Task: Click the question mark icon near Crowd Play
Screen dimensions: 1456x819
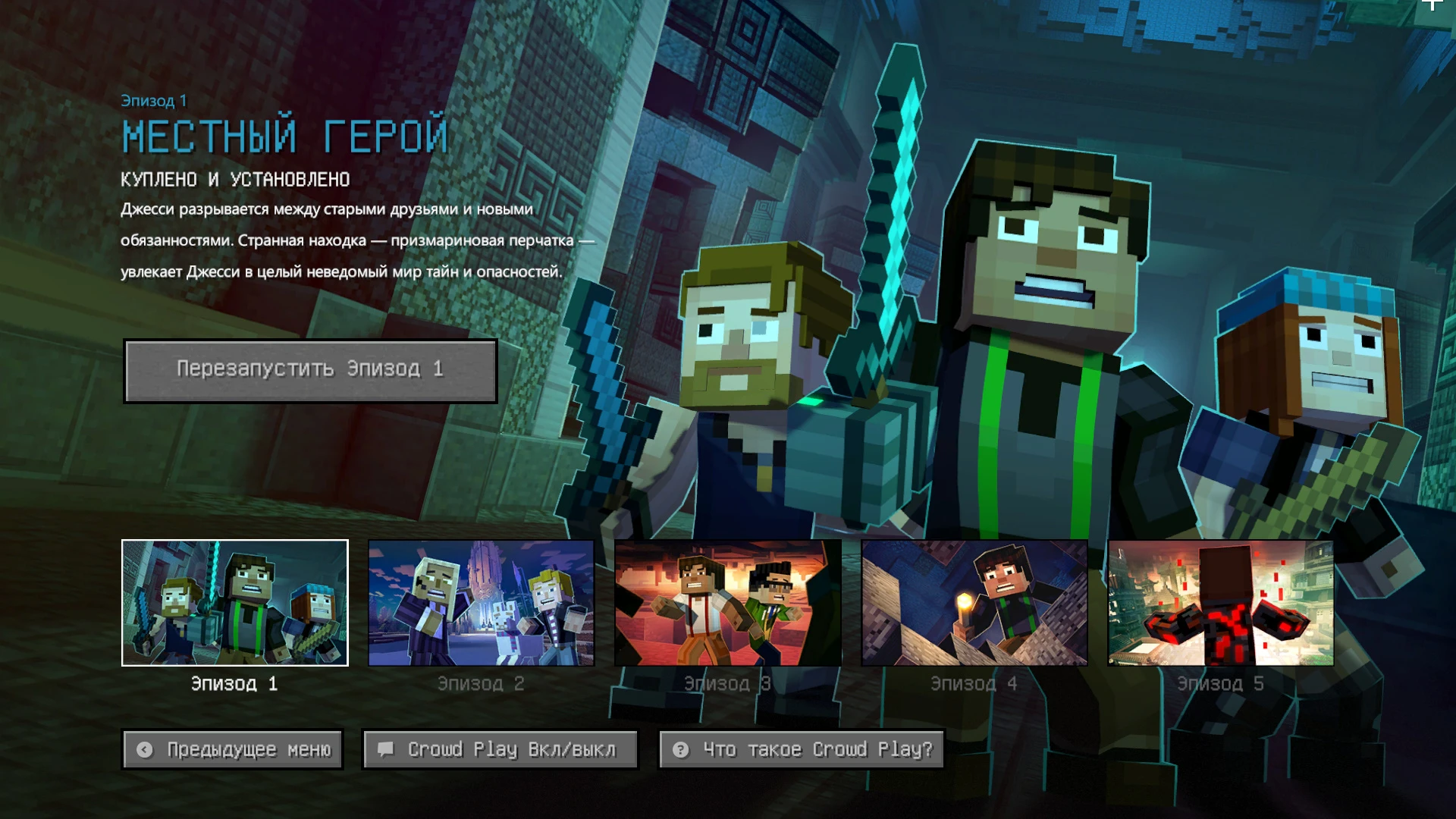Action: tap(679, 750)
